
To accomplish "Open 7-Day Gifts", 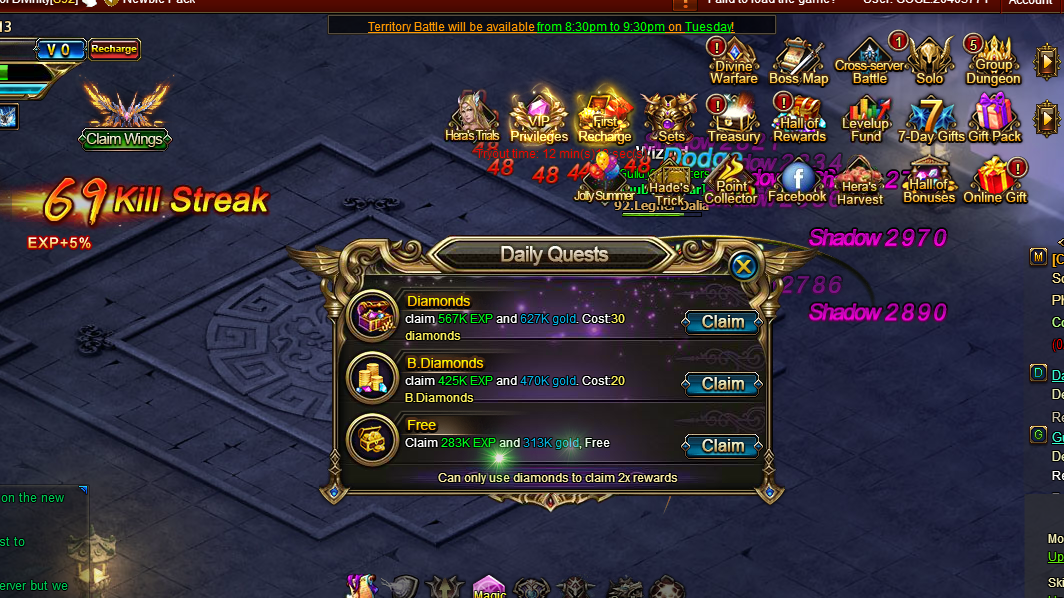I will point(931,119).
